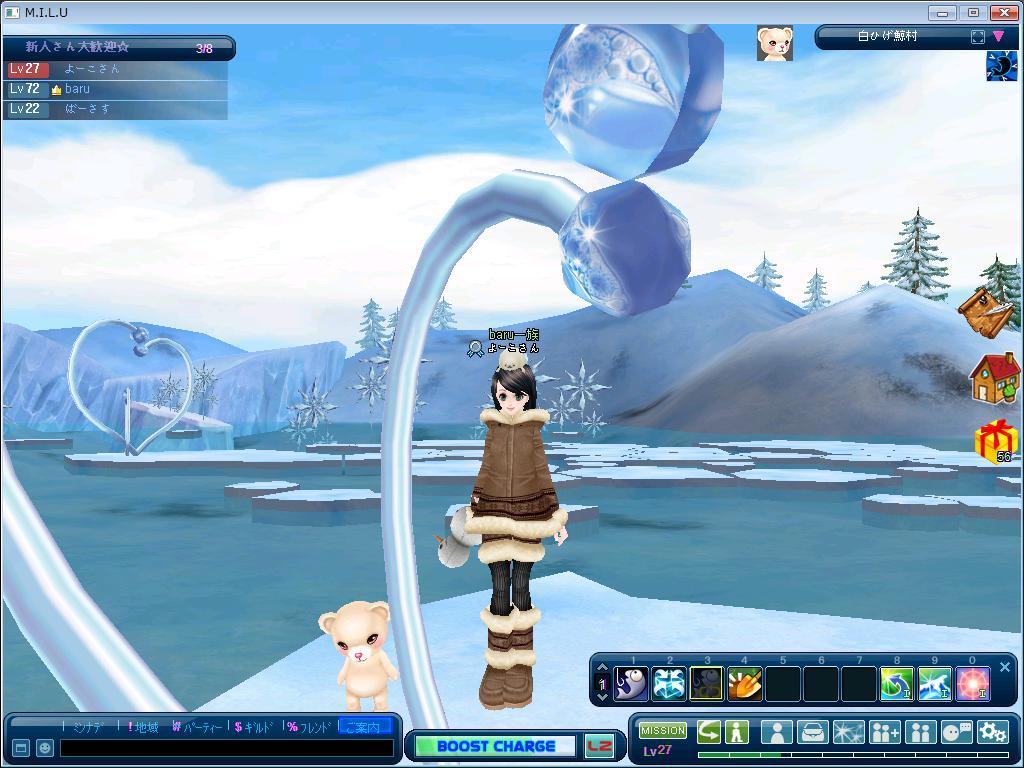Open the gear settings menu

click(992, 732)
